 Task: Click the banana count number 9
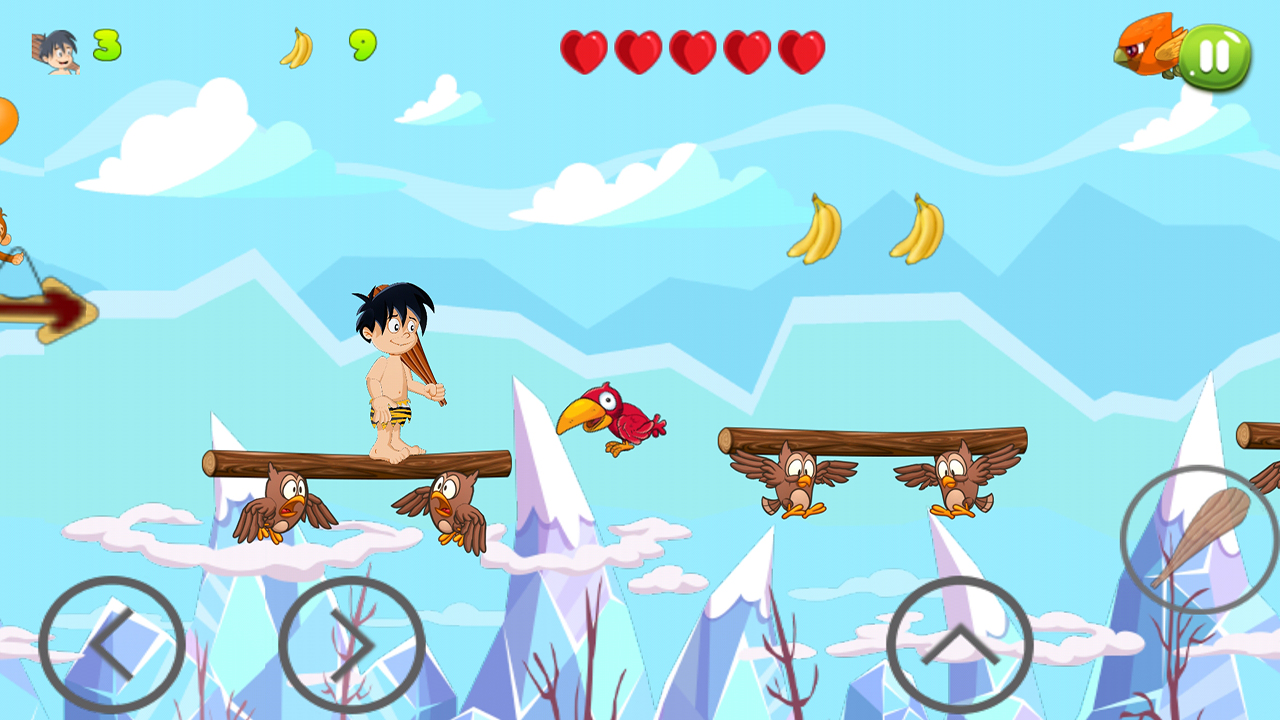(362, 45)
